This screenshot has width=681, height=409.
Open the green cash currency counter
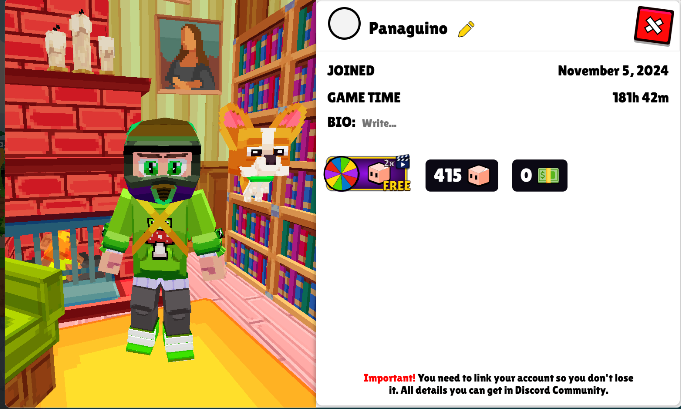click(540, 176)
